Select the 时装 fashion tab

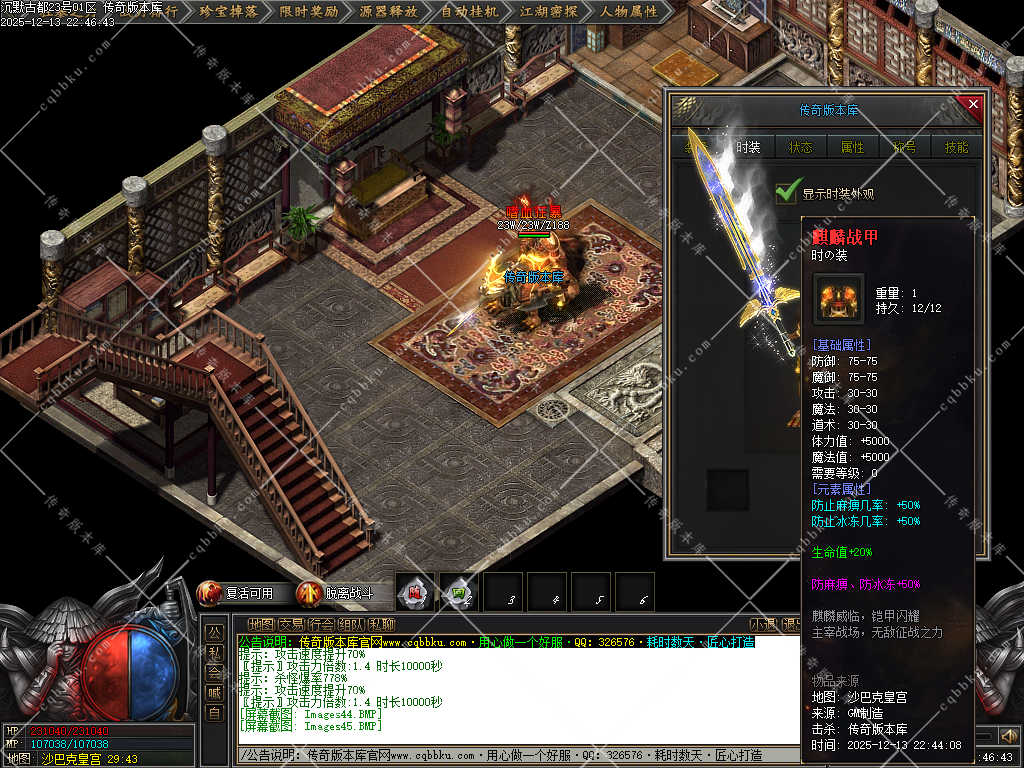747,147
